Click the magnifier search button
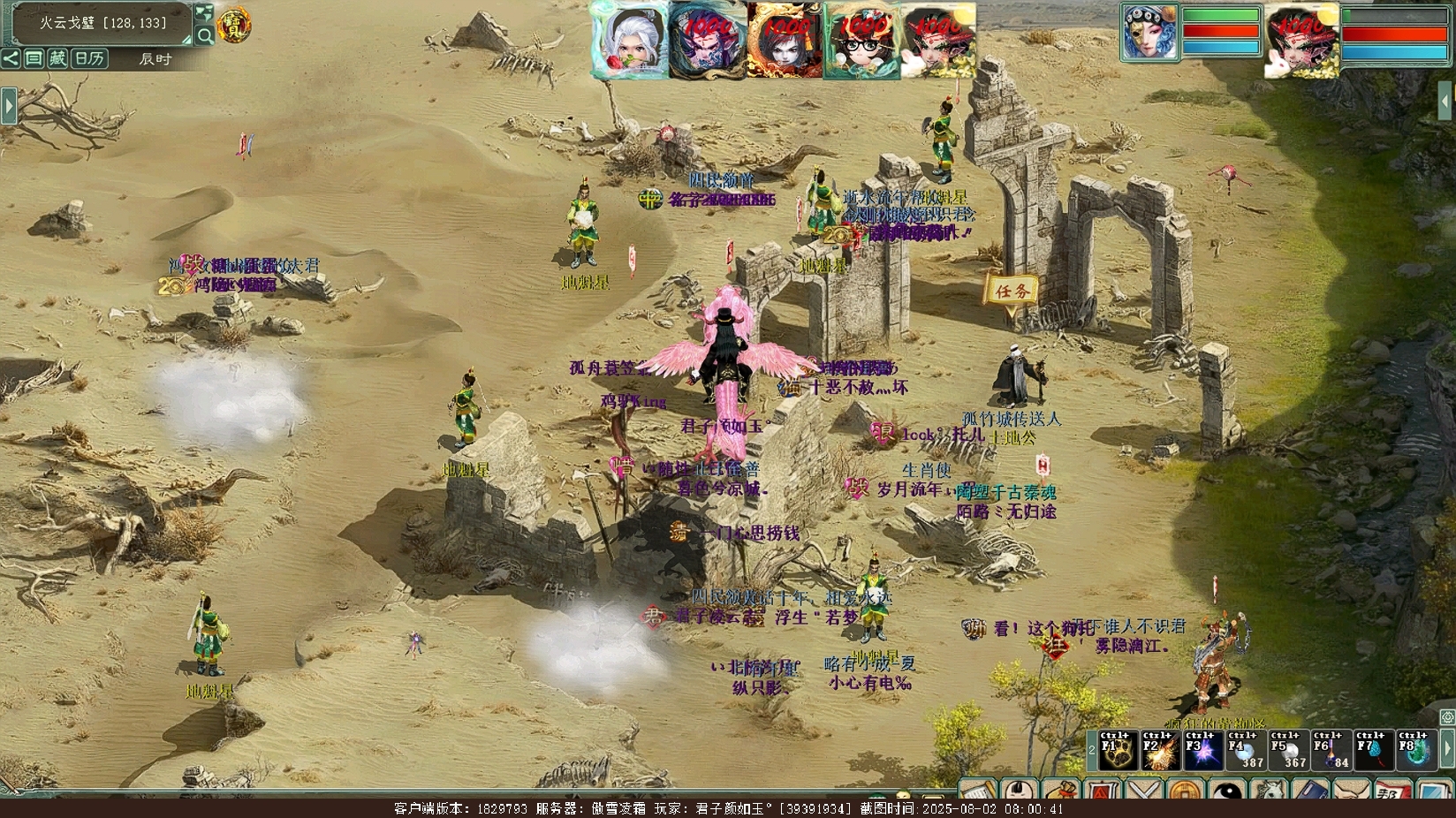 pos(204,35)
